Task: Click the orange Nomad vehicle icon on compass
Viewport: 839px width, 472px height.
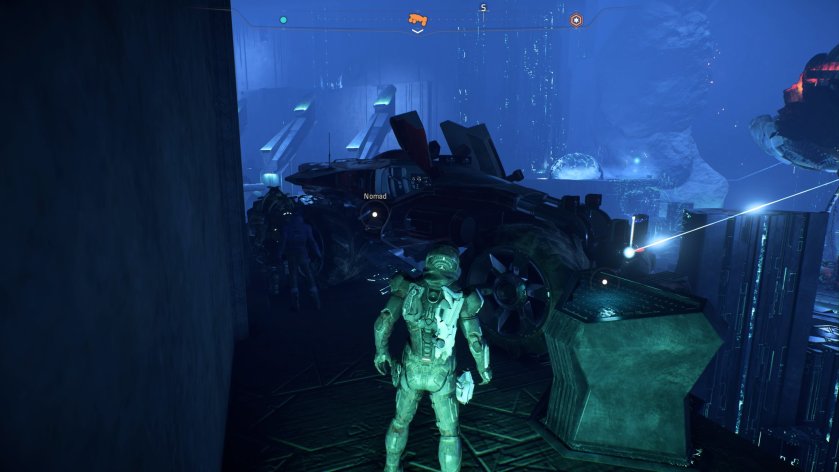Action: [417, 19]
